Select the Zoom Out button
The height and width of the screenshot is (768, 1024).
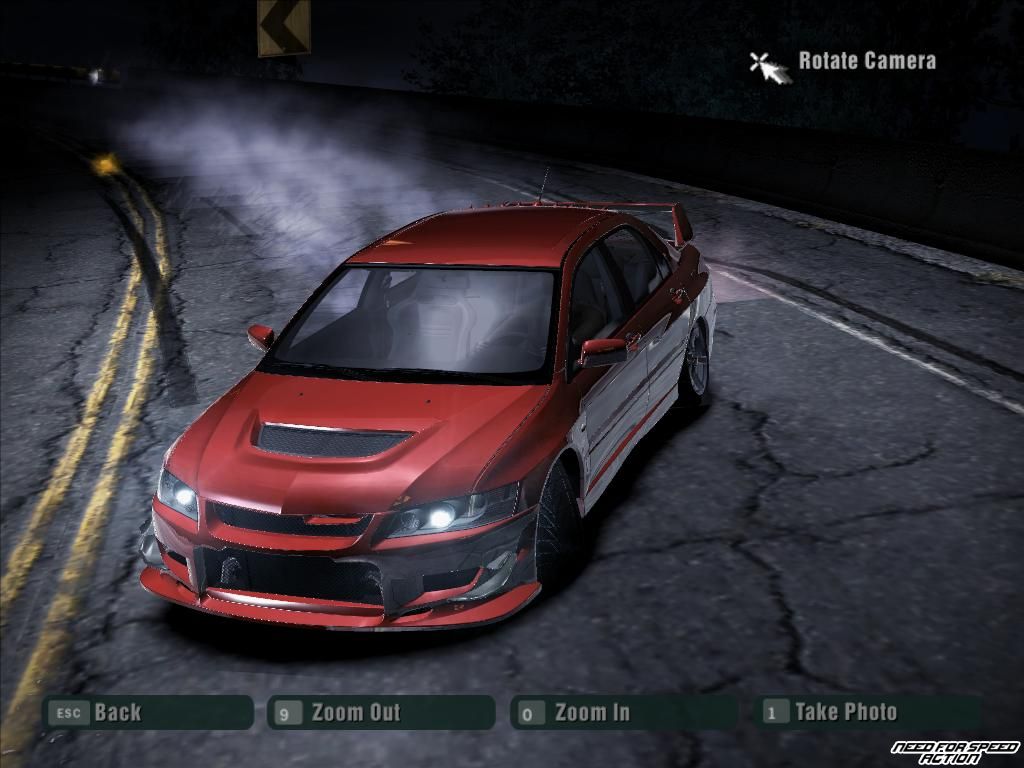[x=381, y=712]
